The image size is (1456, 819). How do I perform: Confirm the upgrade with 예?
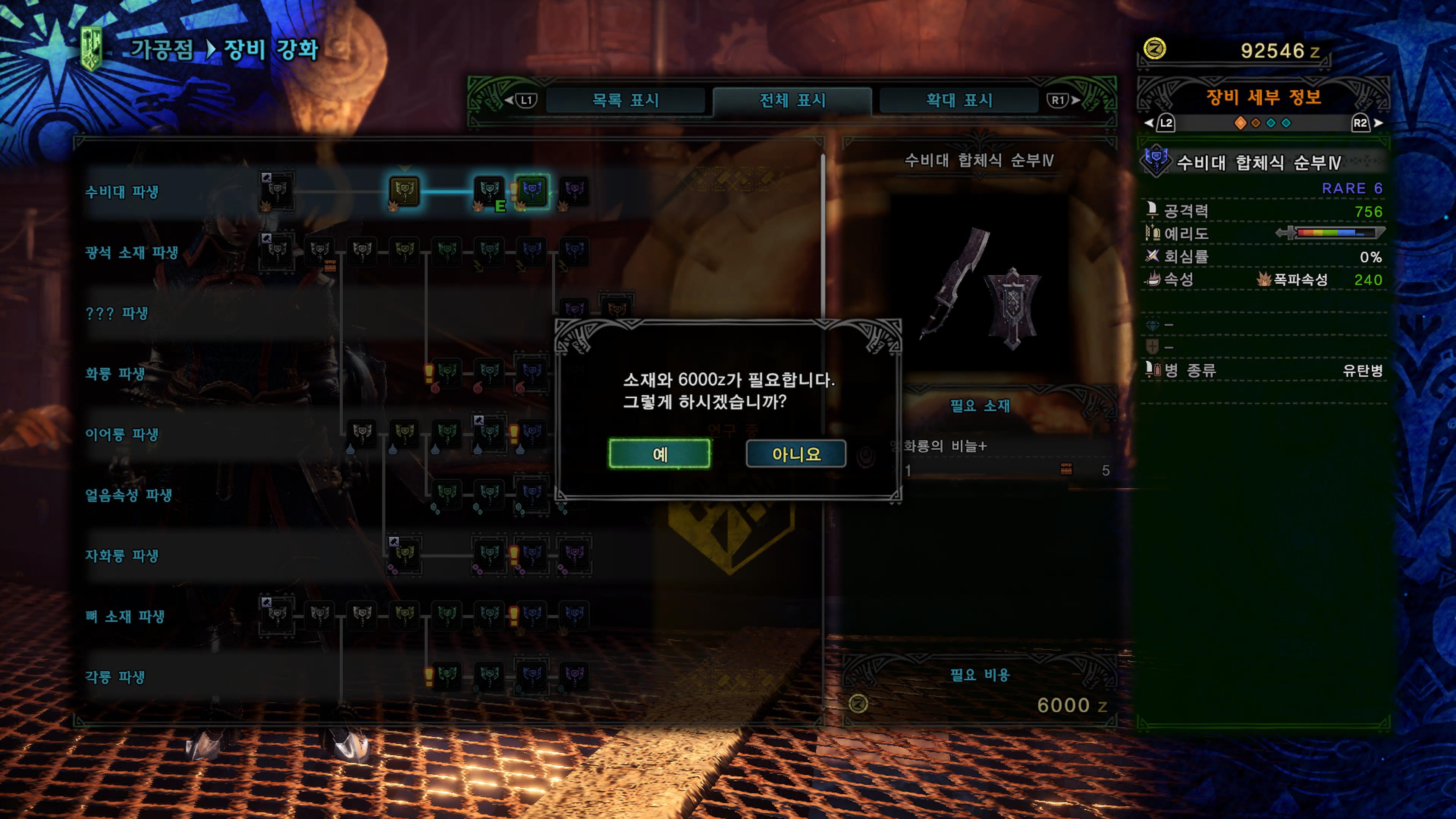coord(659,454)
